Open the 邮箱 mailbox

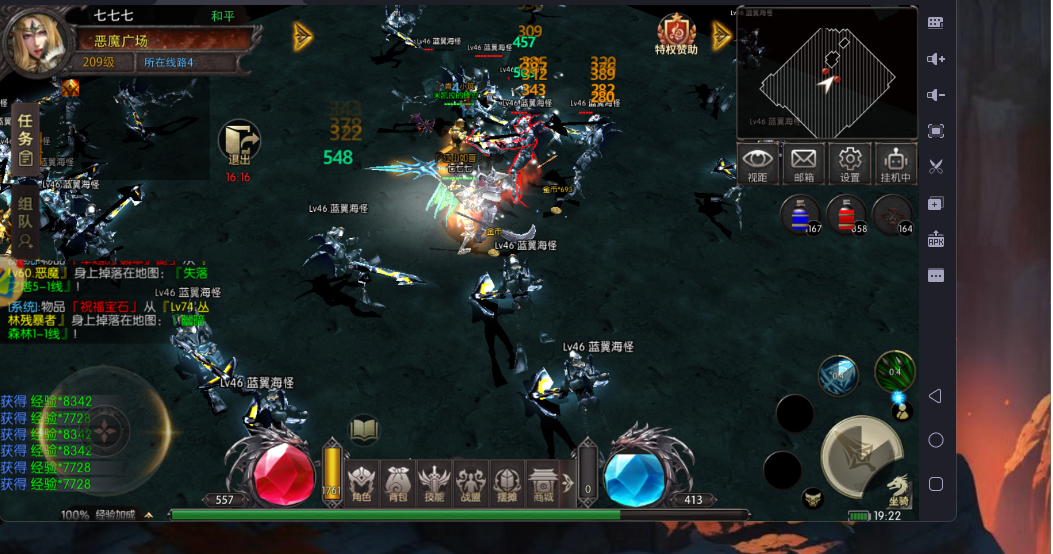[x=804, y=163]
